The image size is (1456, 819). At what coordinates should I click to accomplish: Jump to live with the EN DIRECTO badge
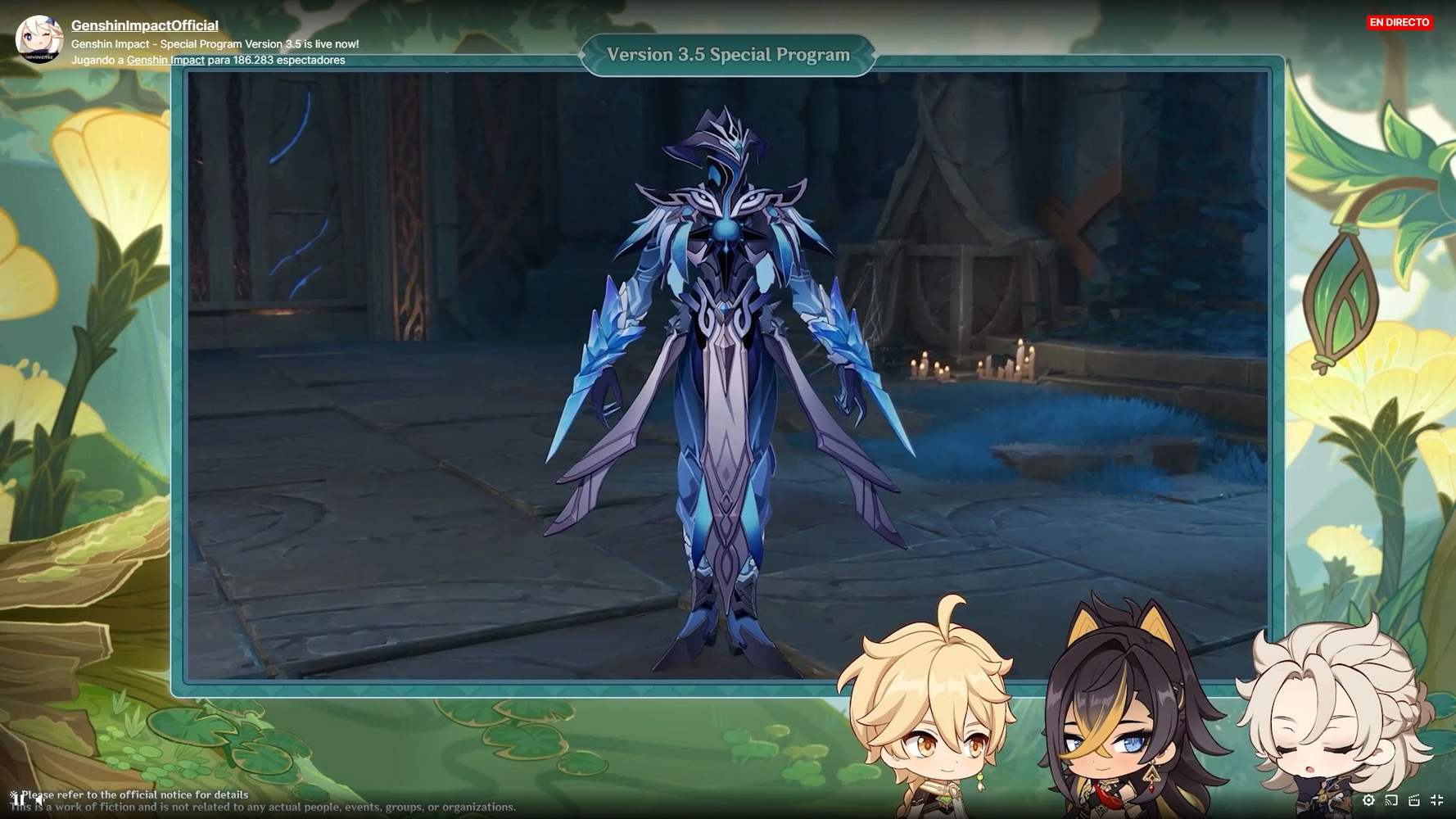[1399, 22]
